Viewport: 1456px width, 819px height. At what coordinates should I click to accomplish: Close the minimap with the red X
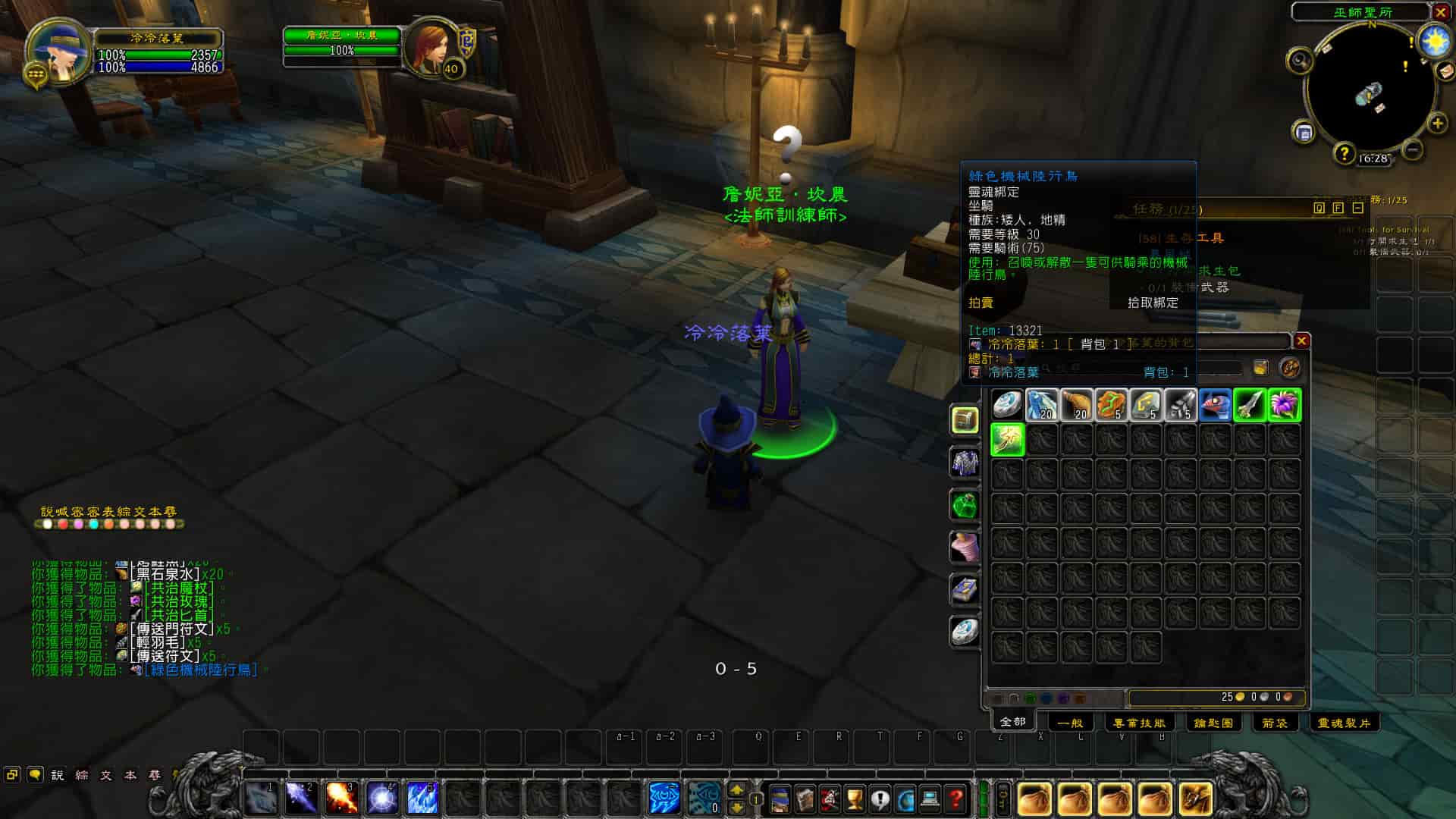coord(1441,12)
